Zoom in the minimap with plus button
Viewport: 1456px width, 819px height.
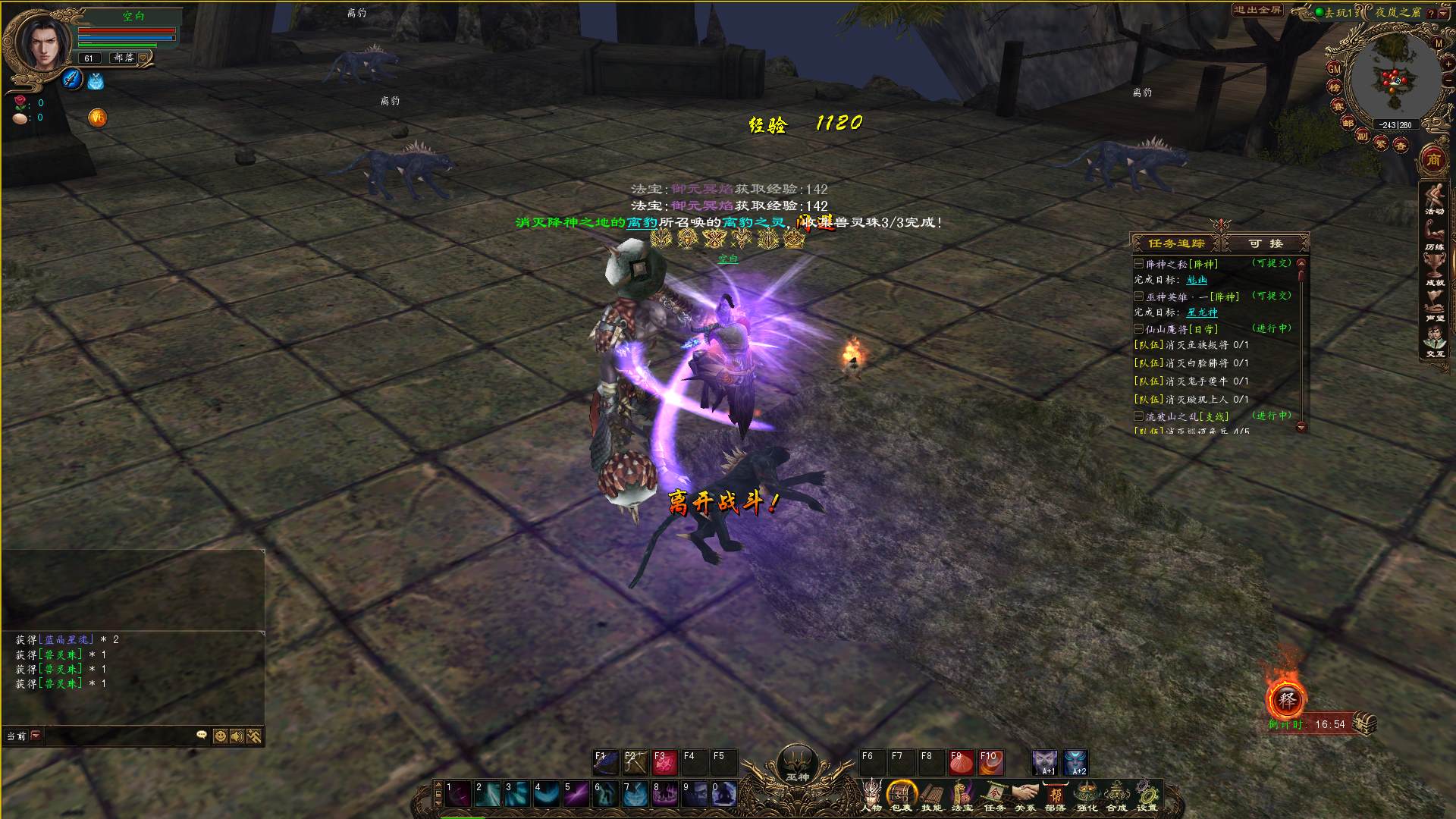[x=1448, y=64]
